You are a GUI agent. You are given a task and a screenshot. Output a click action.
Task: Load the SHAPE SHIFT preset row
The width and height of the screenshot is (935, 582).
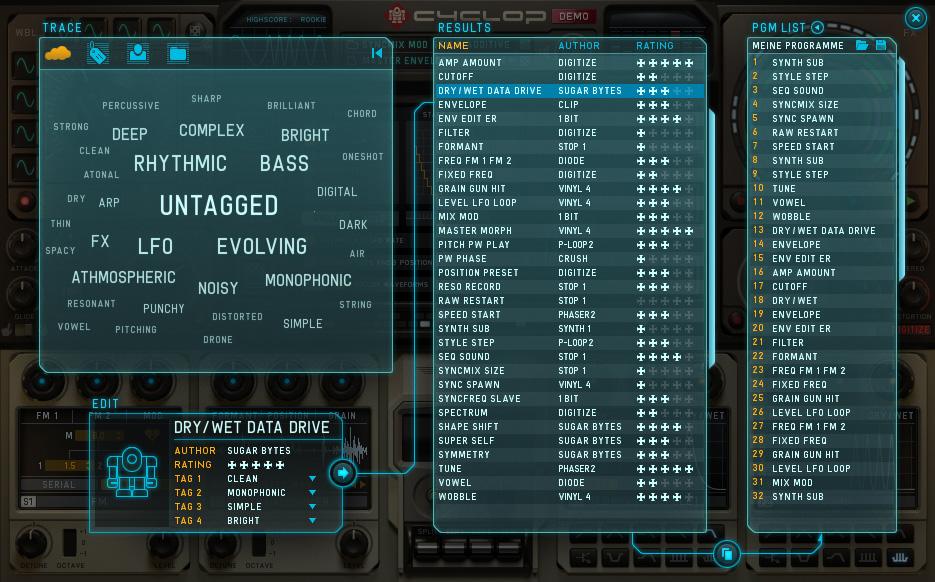(x=468, y=427)
